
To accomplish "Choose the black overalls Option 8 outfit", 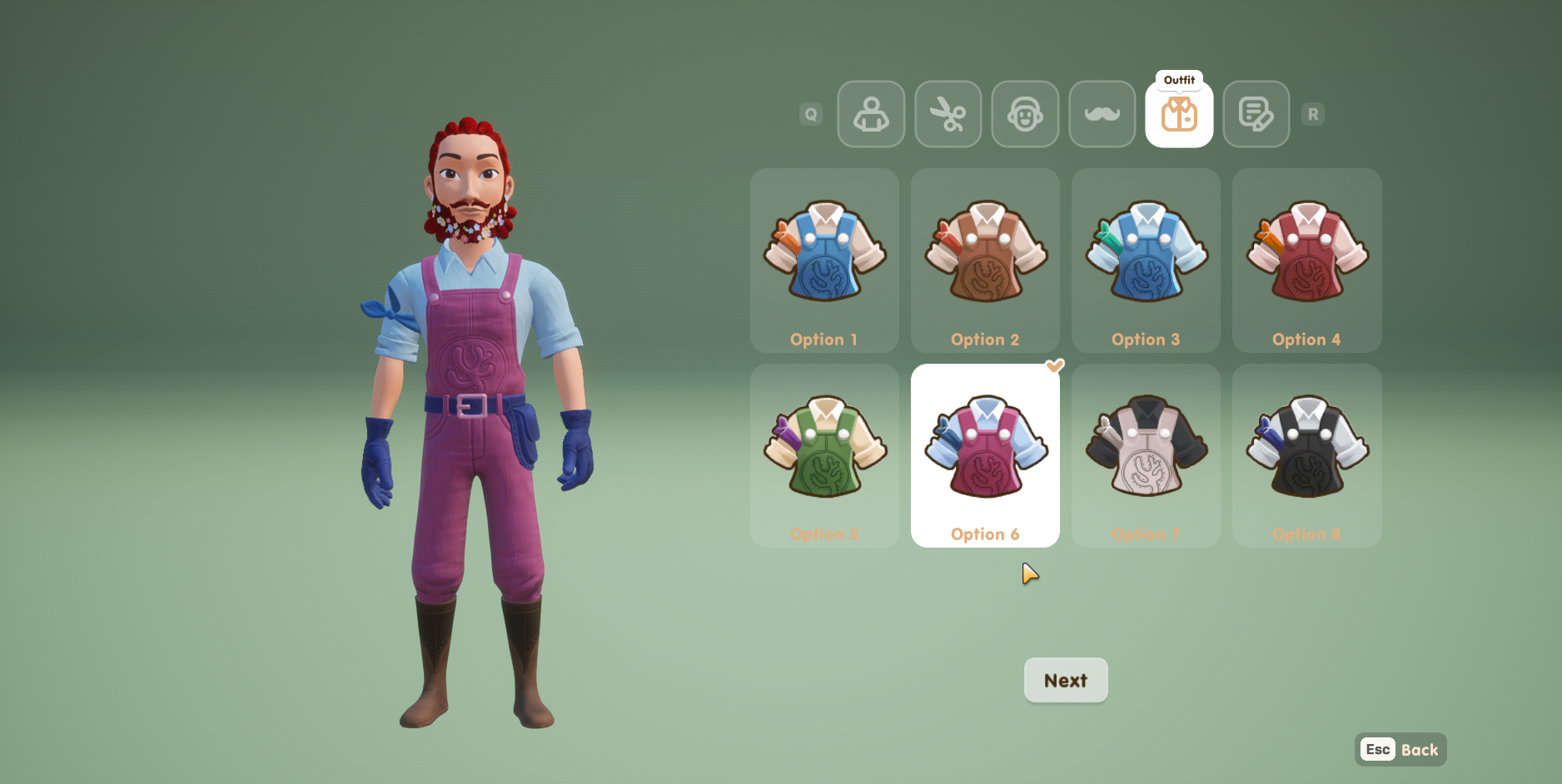I will coord(1306,454).
